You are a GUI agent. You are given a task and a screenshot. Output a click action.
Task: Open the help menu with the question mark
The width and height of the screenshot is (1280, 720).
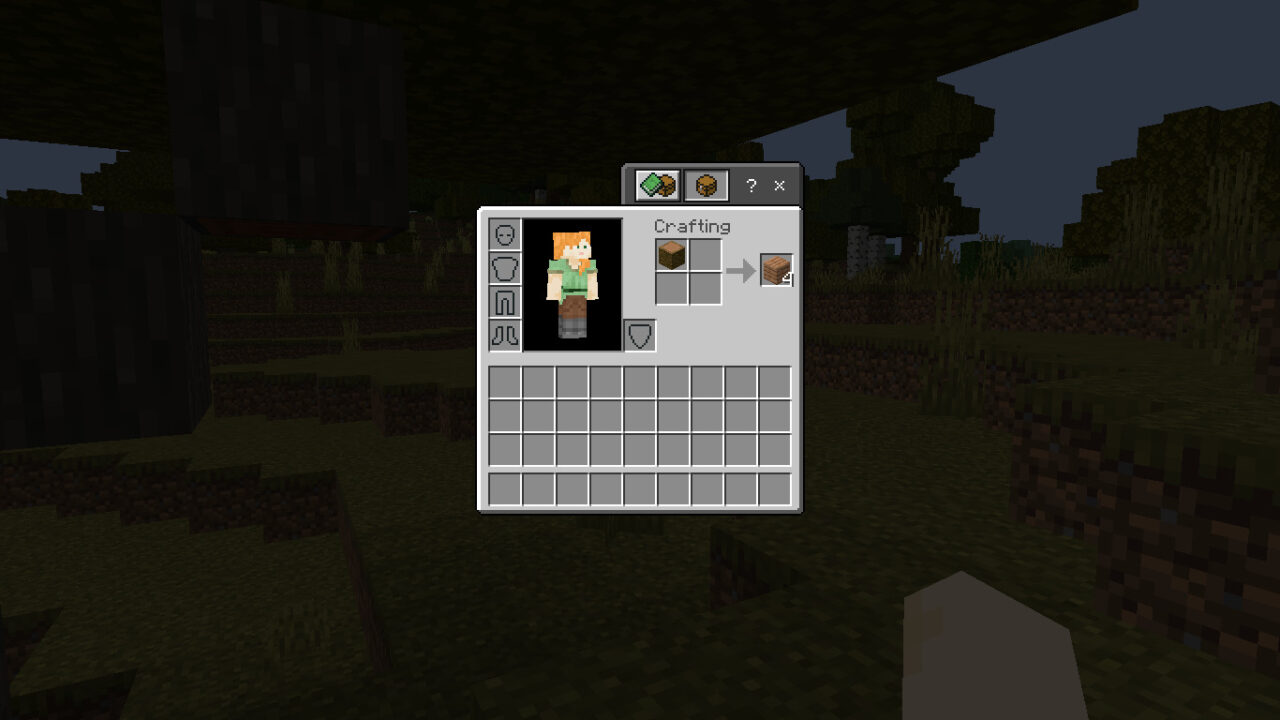tap(751, 185)
